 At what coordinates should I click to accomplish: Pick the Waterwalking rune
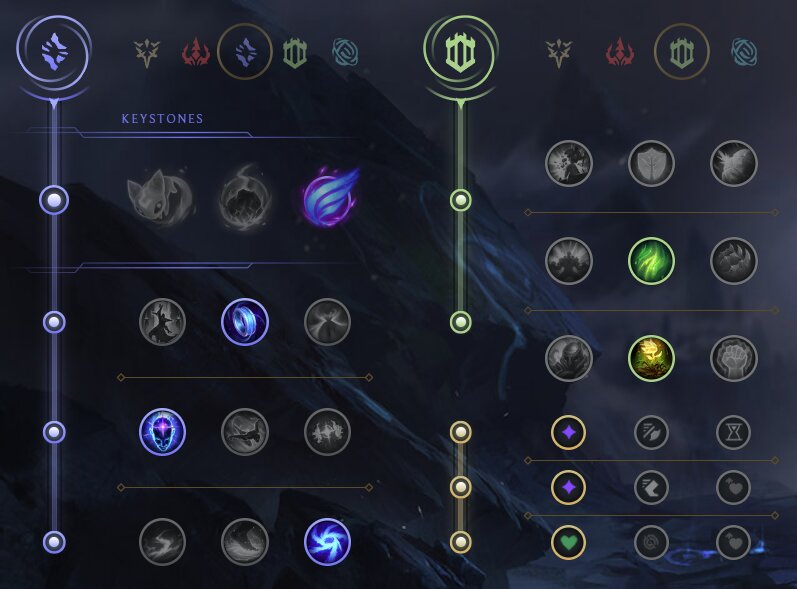244,541
